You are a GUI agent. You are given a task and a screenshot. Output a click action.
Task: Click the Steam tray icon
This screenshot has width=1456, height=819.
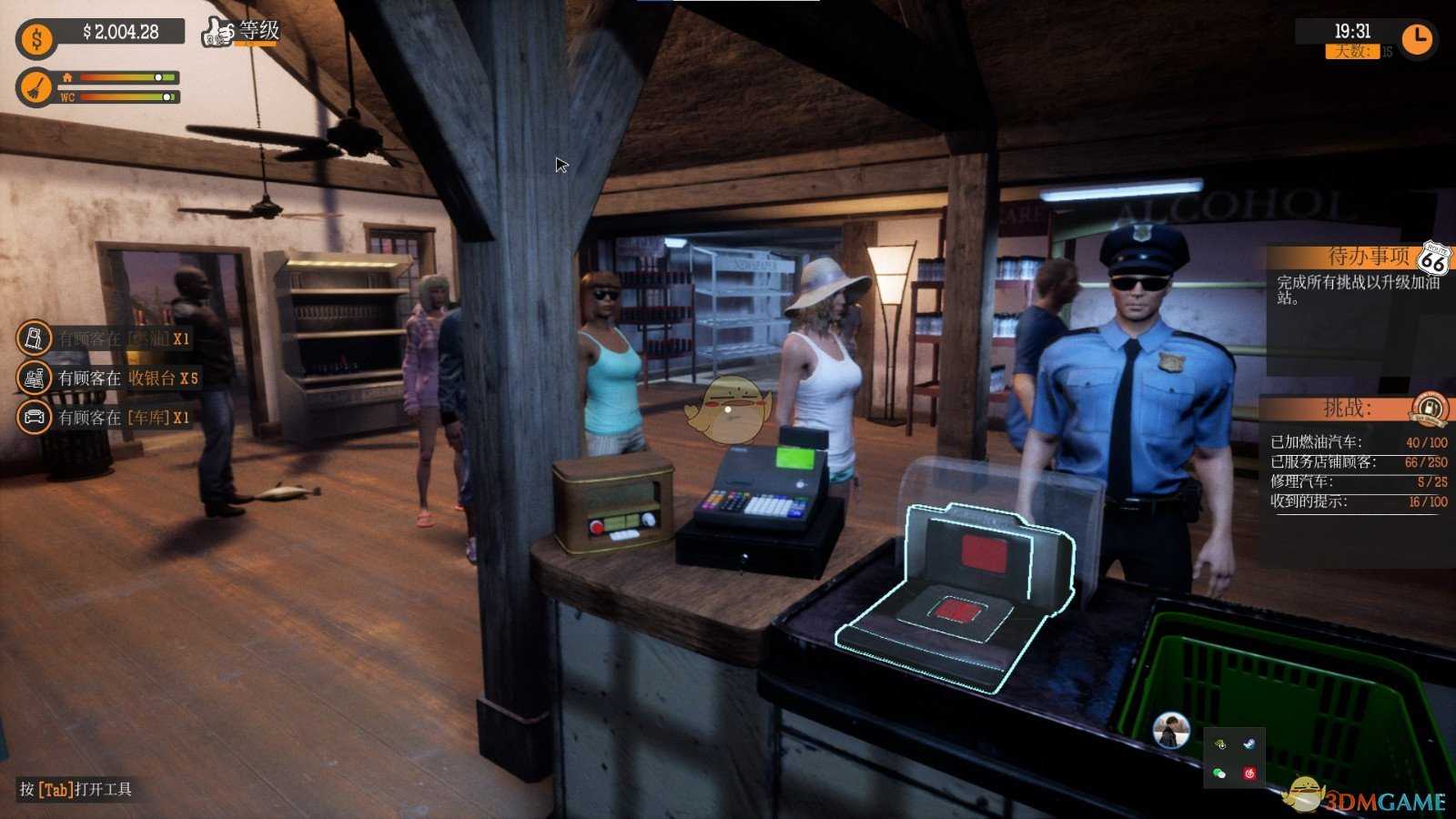click(x=1249, y=744)
